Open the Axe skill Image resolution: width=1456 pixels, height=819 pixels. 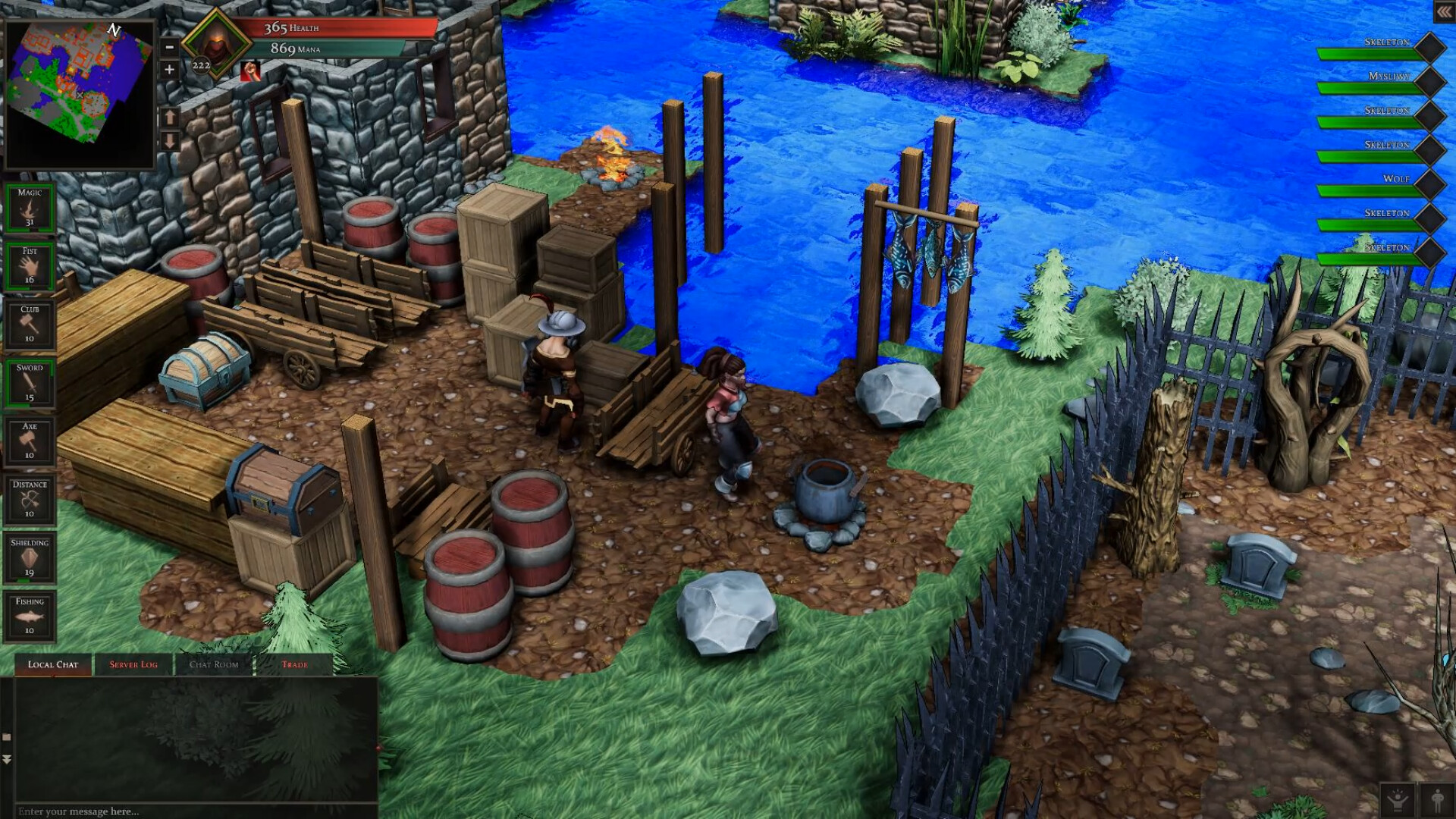tap(30, 438)
